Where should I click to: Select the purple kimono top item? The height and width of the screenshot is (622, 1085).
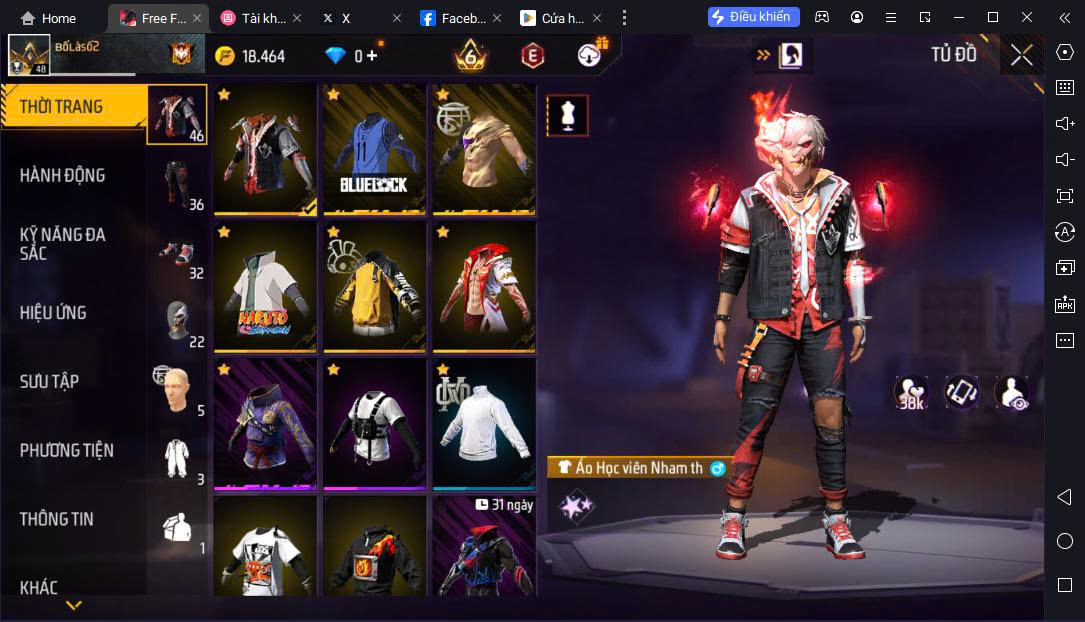point(265,423)
